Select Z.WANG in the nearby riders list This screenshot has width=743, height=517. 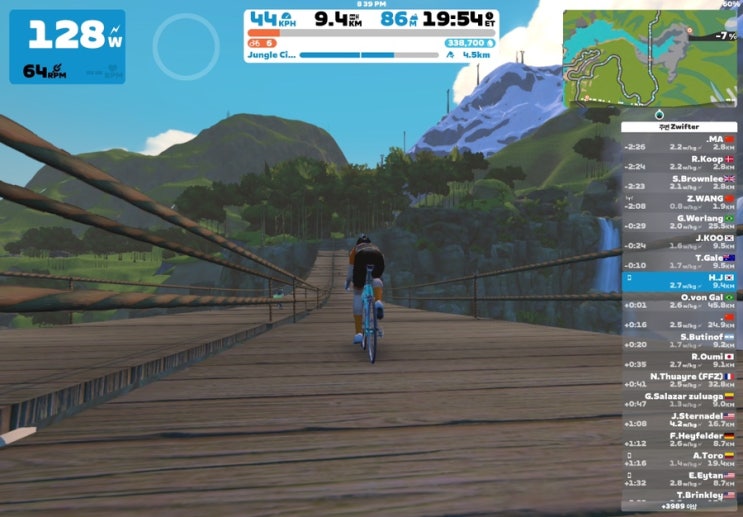680,202
